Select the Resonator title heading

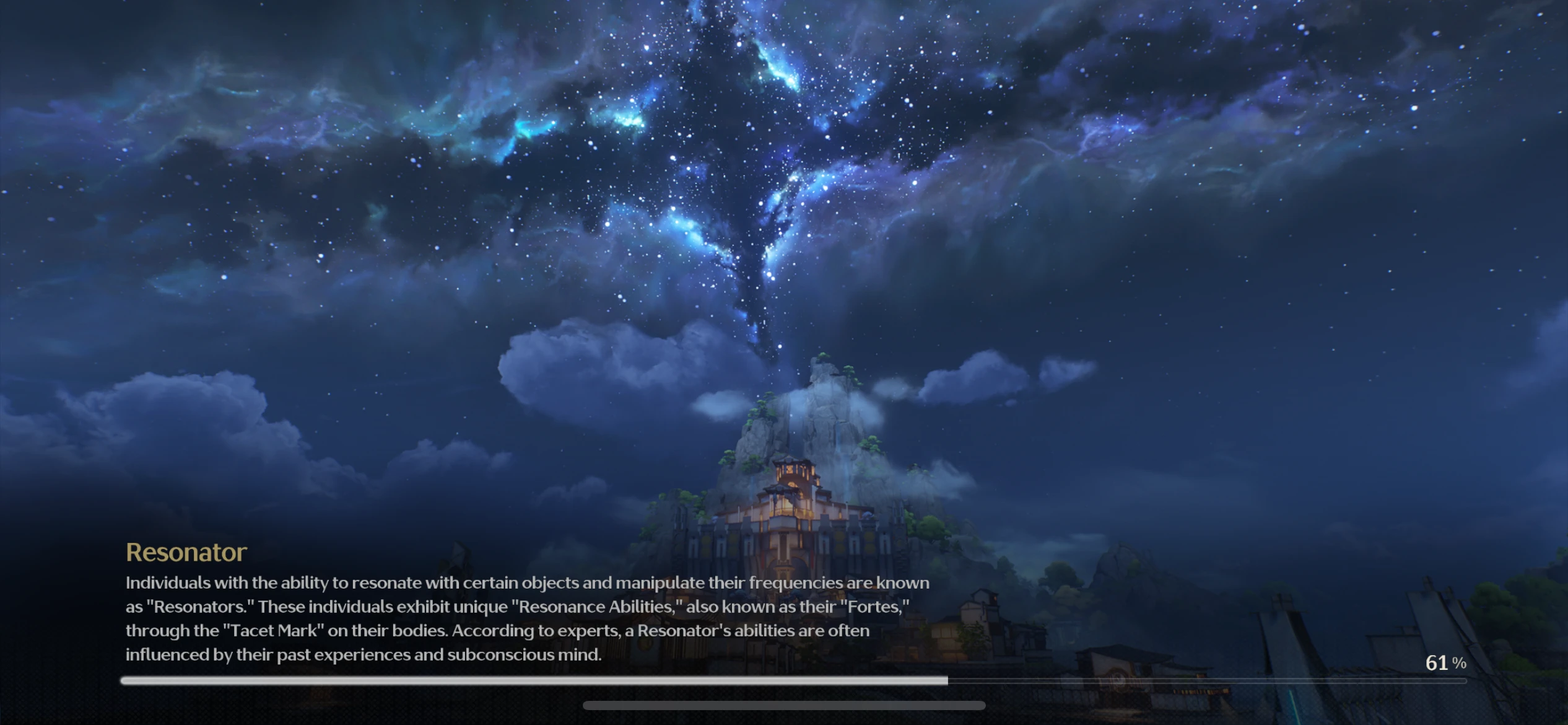click(186, 551)
